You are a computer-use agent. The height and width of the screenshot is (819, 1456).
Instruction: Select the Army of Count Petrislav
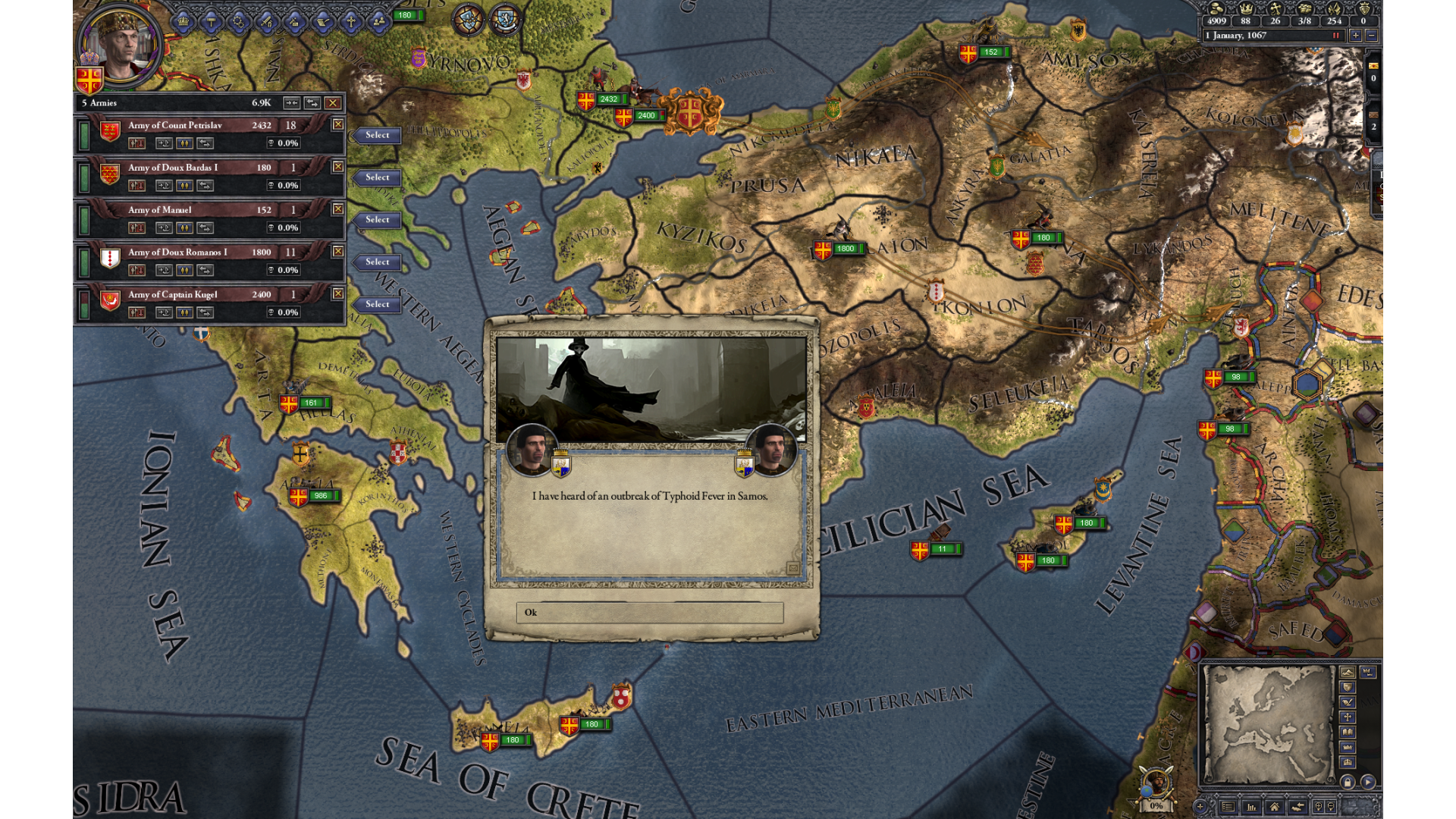(x=377, y=136)
